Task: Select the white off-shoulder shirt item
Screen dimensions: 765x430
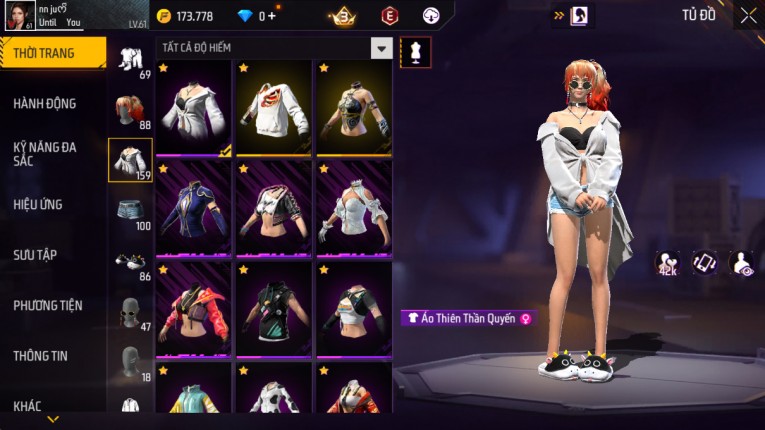Action: click(194, 109)
